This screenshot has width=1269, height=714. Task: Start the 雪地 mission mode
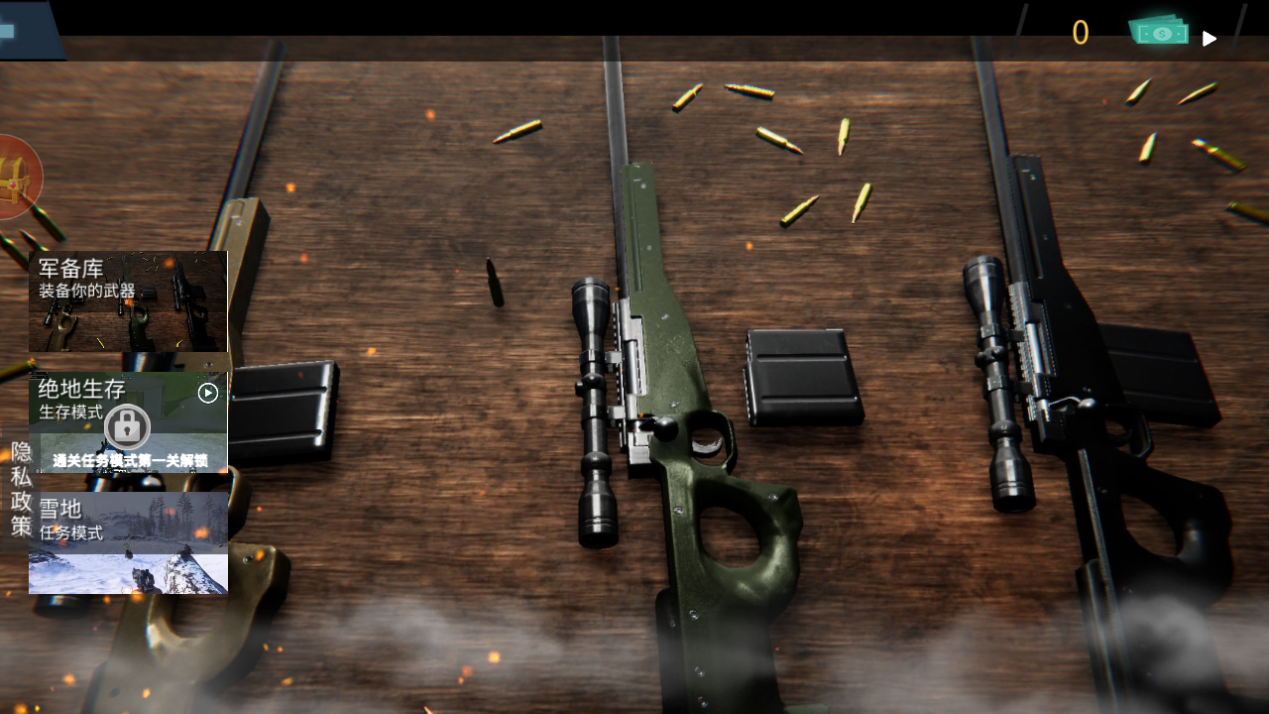[x=128, y=543]
